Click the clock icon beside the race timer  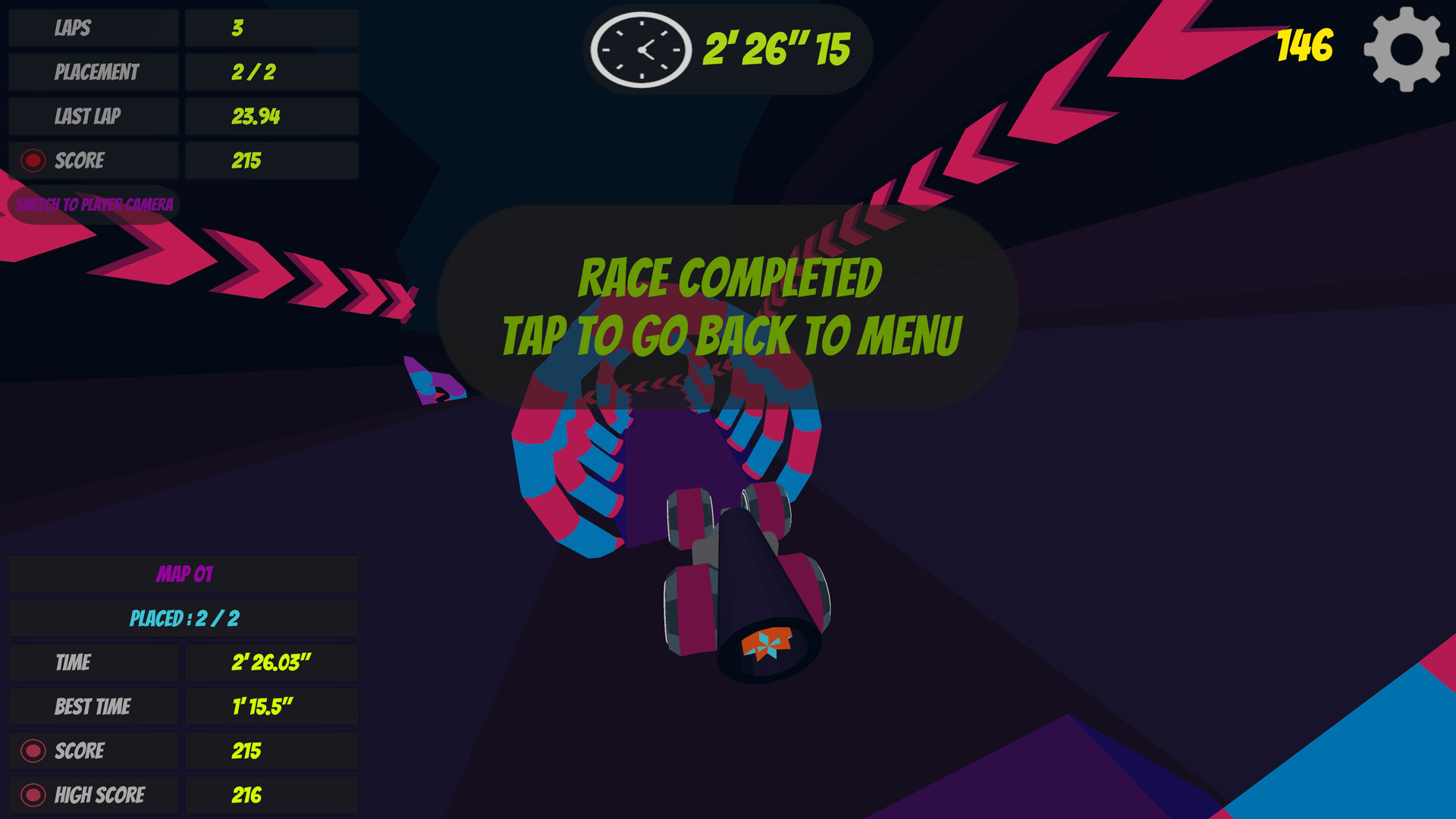[x=641, y=49]
